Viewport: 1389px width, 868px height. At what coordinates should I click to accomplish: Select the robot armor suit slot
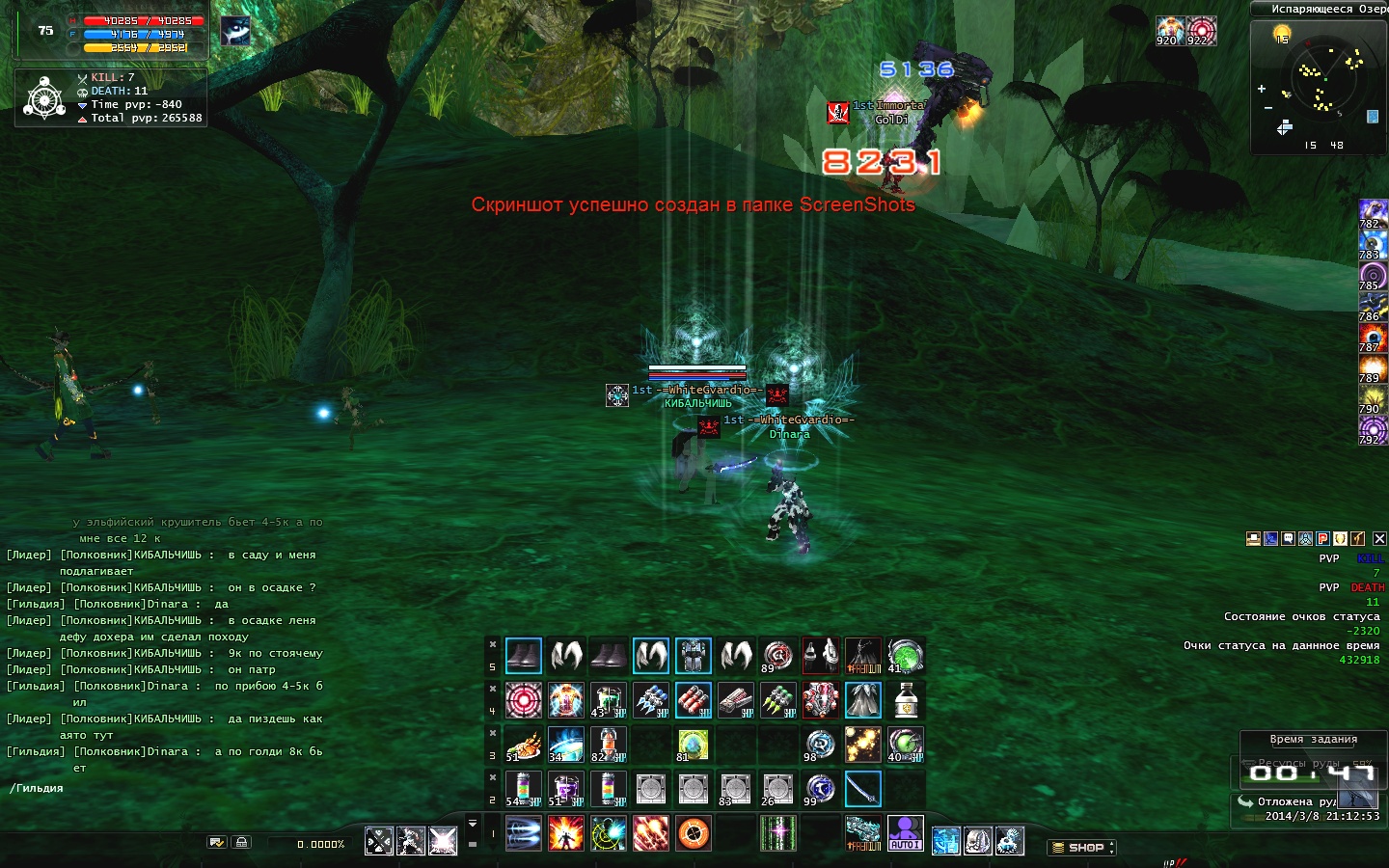[x=694, y=656]
